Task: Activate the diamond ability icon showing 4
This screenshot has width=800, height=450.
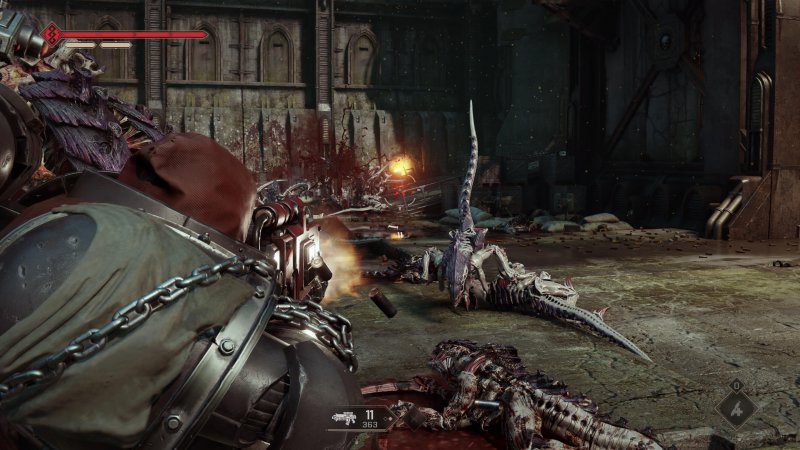Action: click(x=737, y=407)
